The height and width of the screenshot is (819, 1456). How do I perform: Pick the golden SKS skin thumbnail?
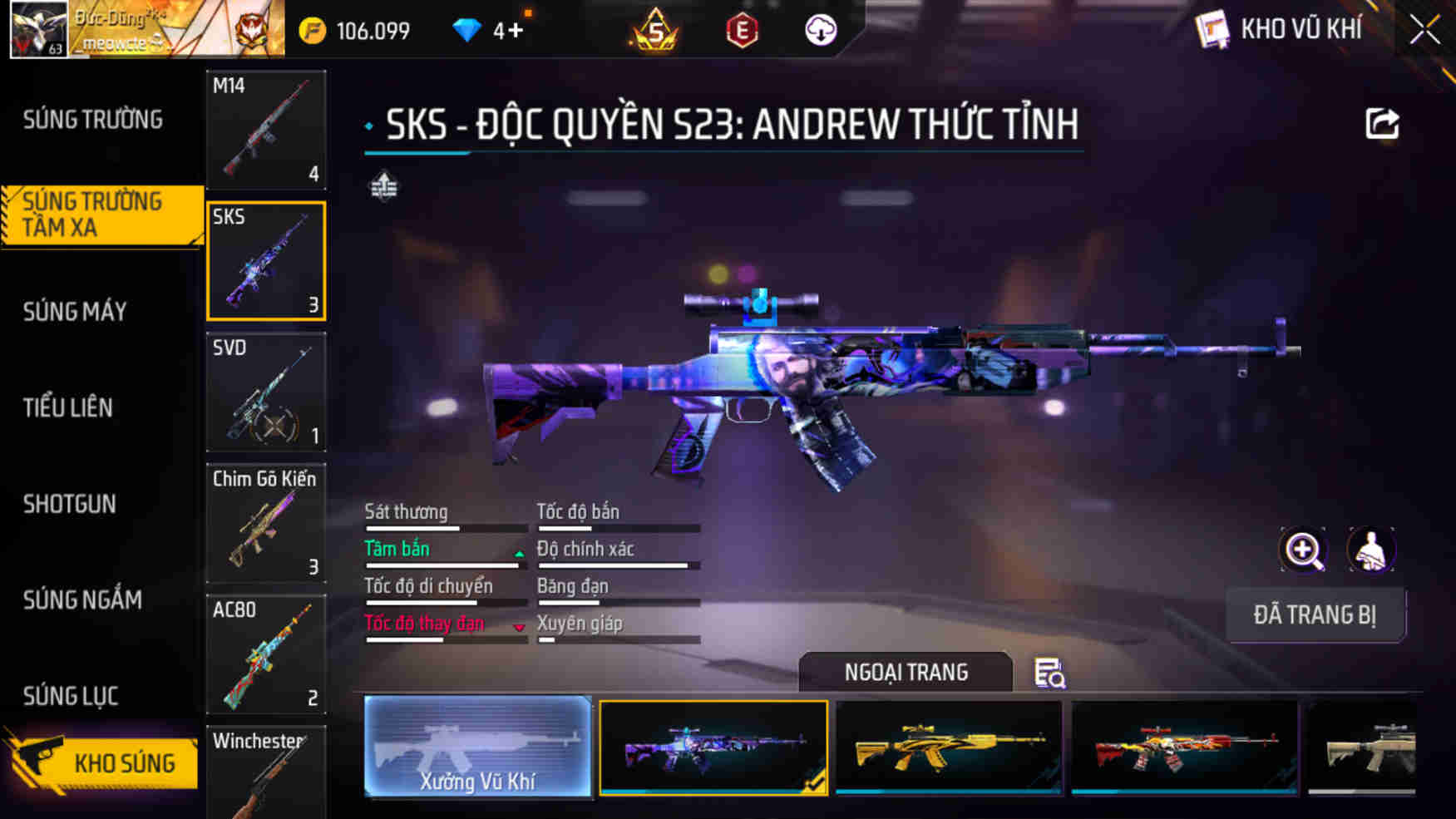pyautogui.click(x=949, y=747)
